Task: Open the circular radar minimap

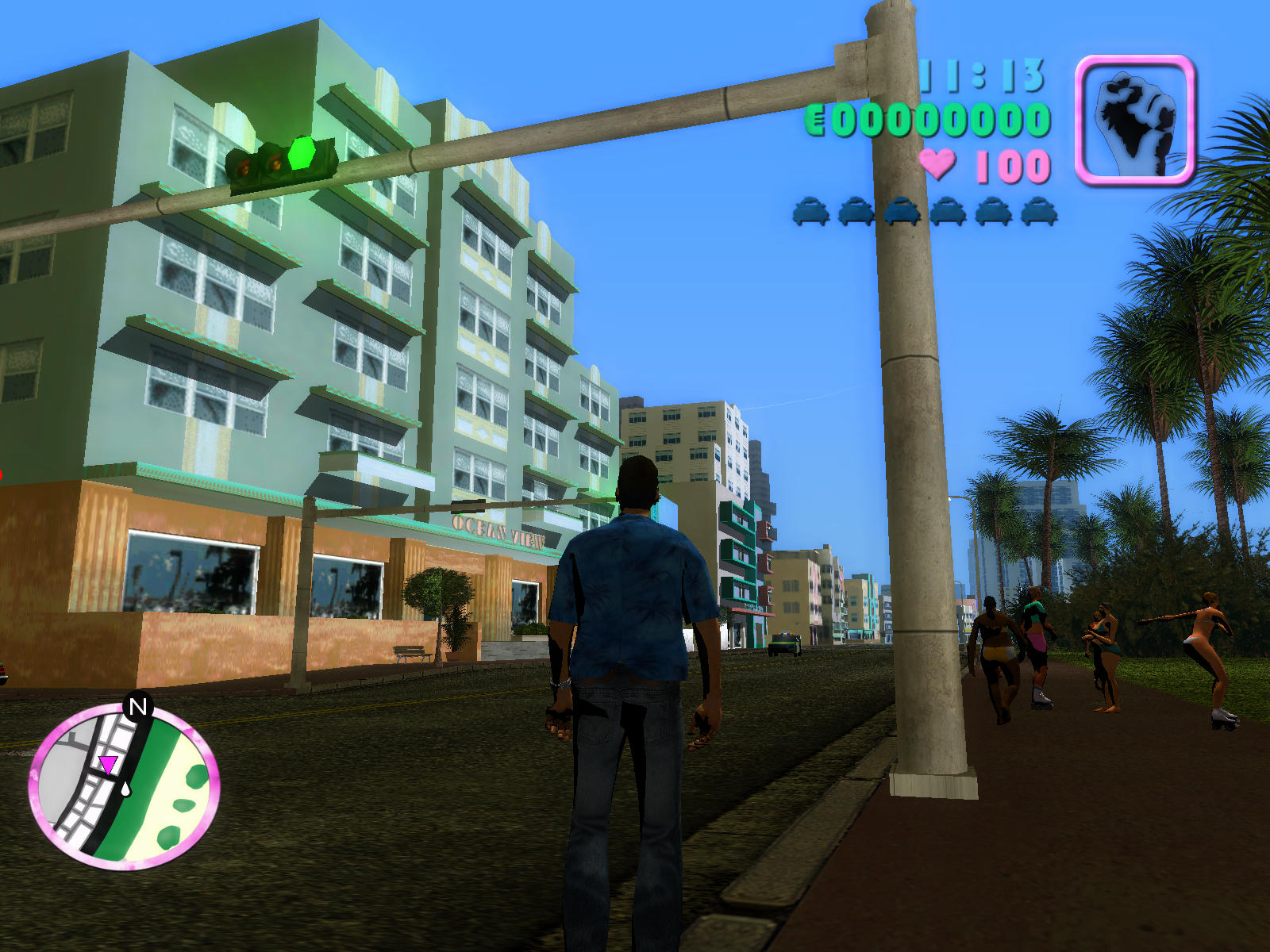Action: (x=124, y=787)
